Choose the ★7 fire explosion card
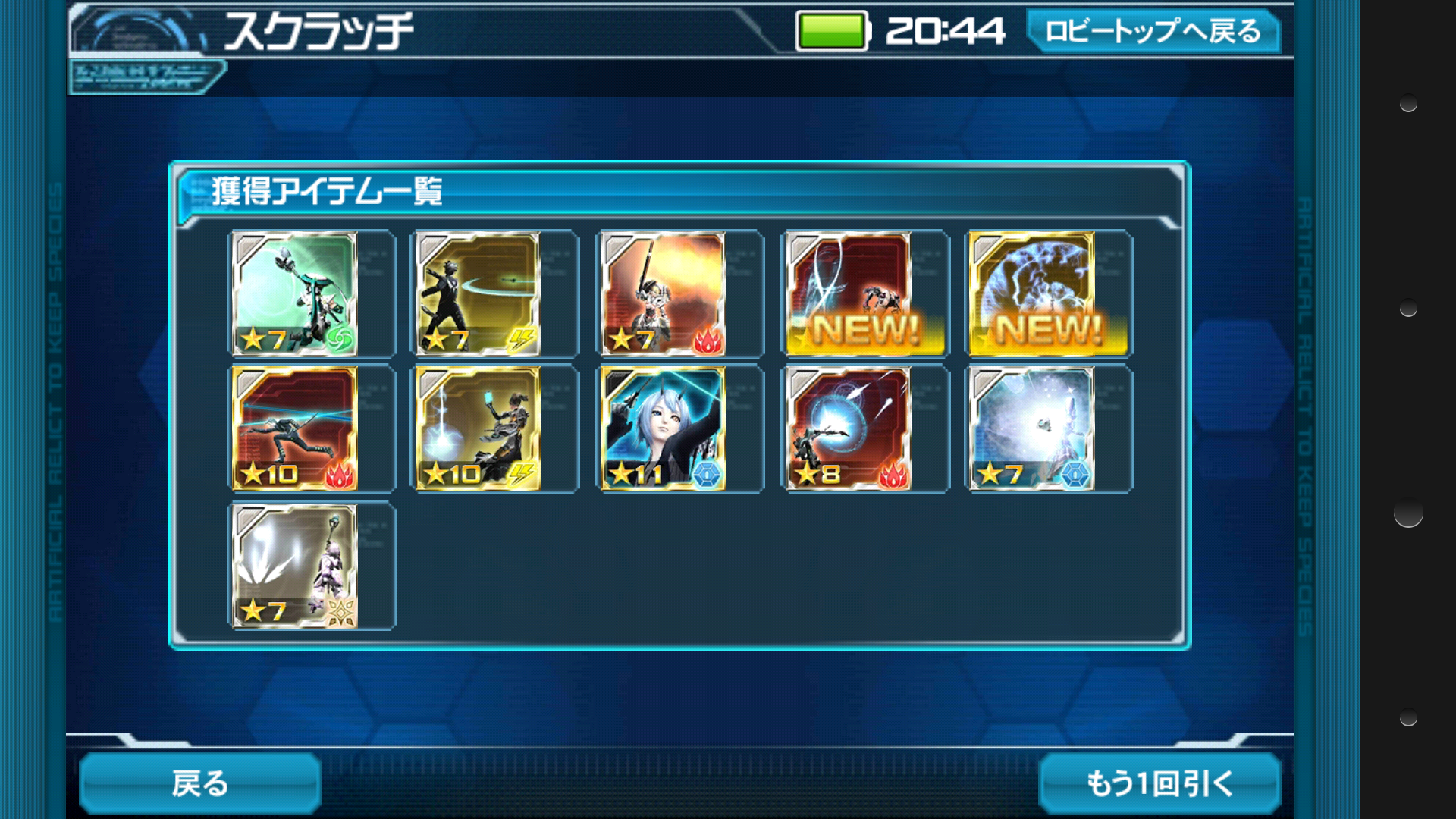 click(664, 294)
